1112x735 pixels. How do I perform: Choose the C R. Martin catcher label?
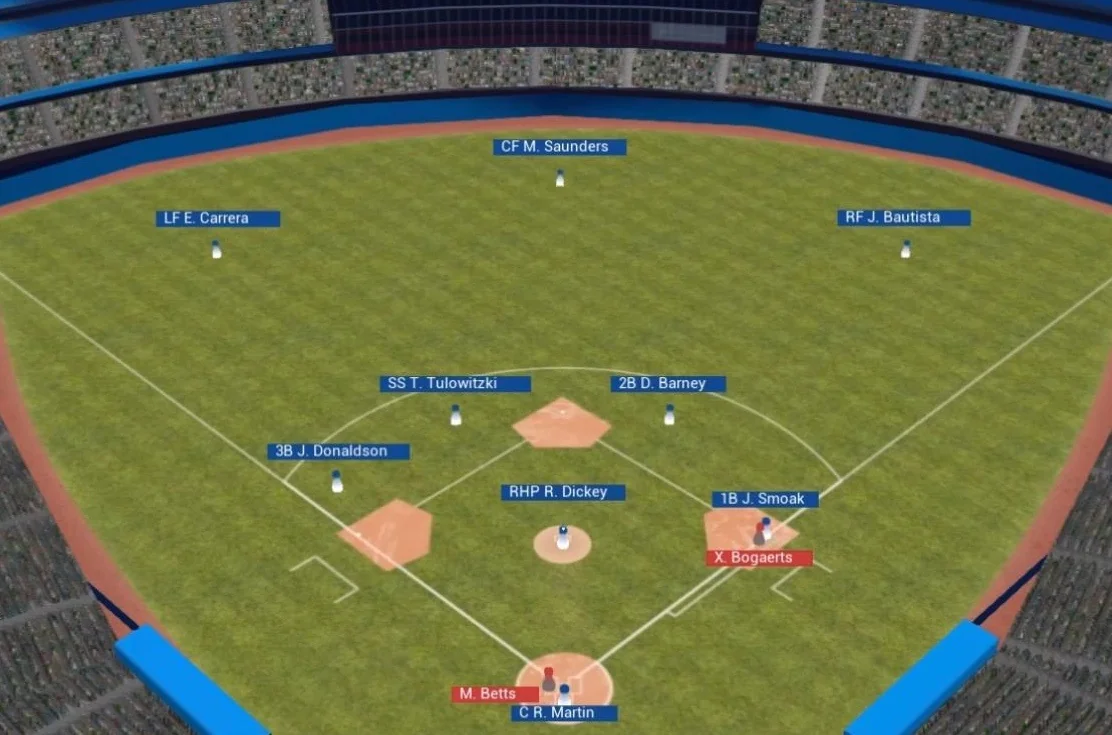pos(564,713)
